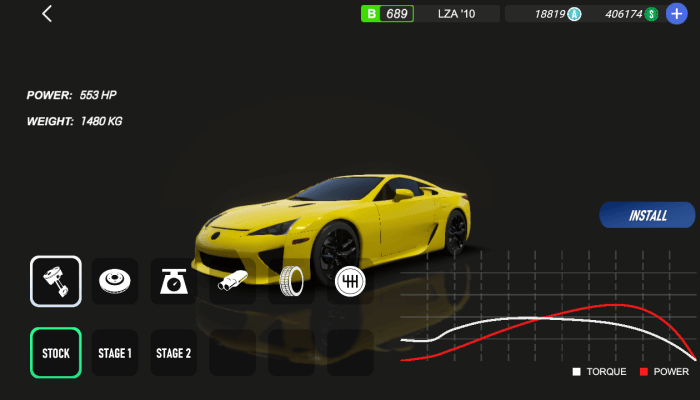Image resolution: width=700 pixels, height=400 pixels.
Task: Pick the Stage 2 upgrade
Action: (x=174, y=353)
